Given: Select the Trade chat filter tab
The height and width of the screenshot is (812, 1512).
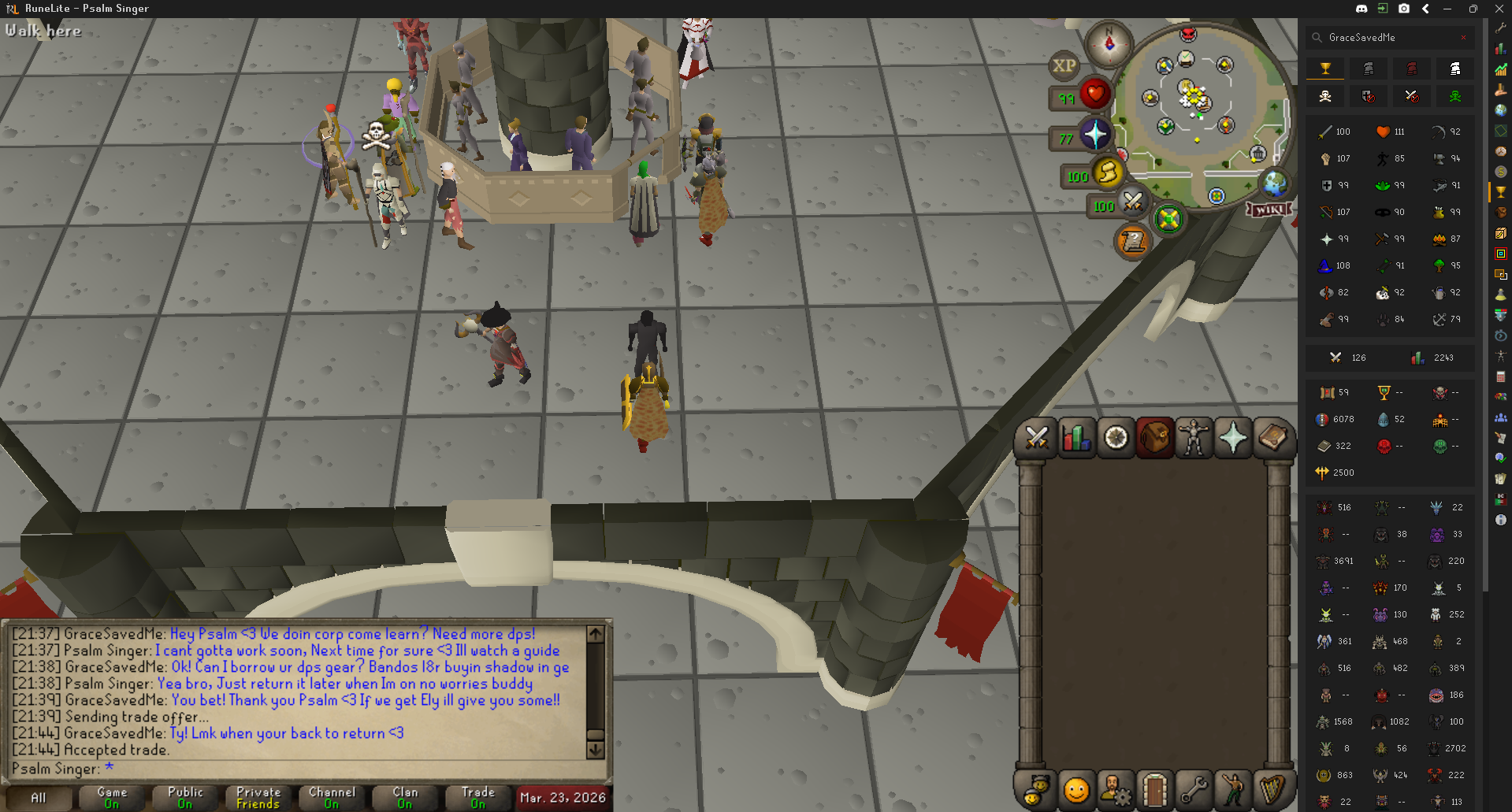Looking at the screenshot, I should click(478, 797).
